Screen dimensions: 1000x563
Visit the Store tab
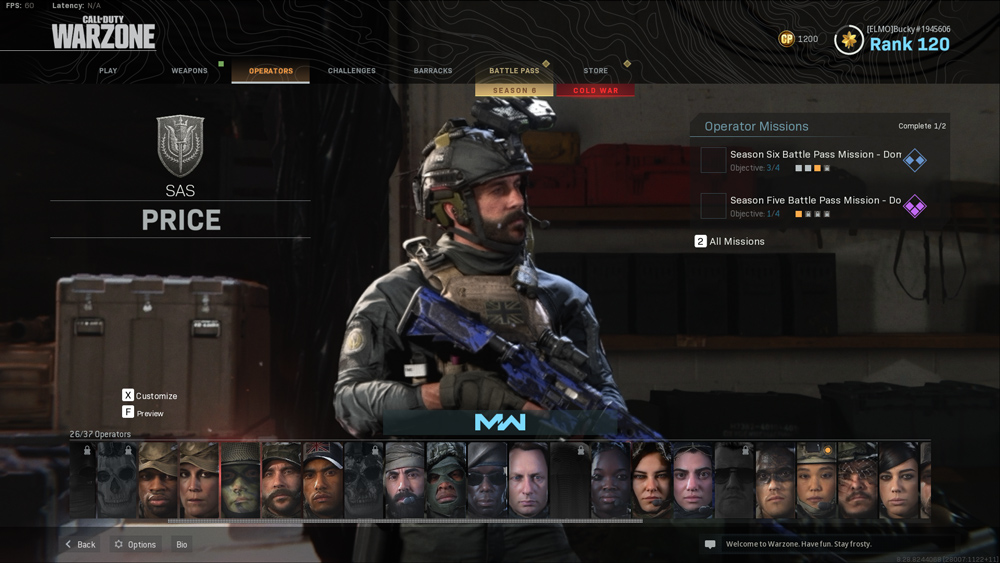[595, 71]
